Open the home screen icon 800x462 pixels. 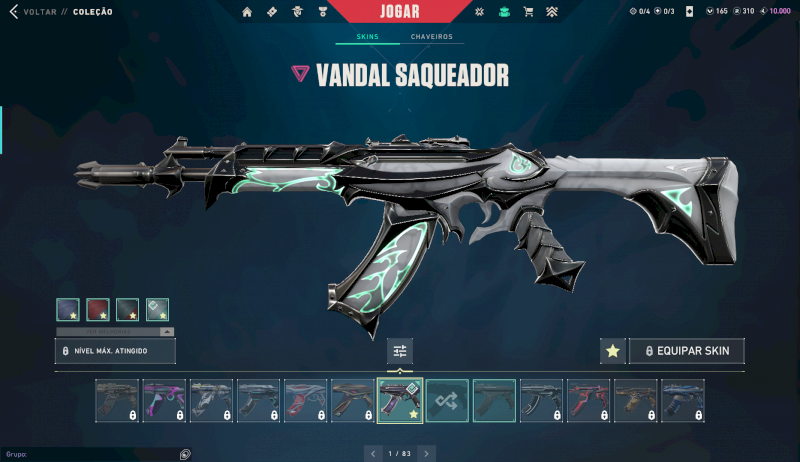pos(247,12)
